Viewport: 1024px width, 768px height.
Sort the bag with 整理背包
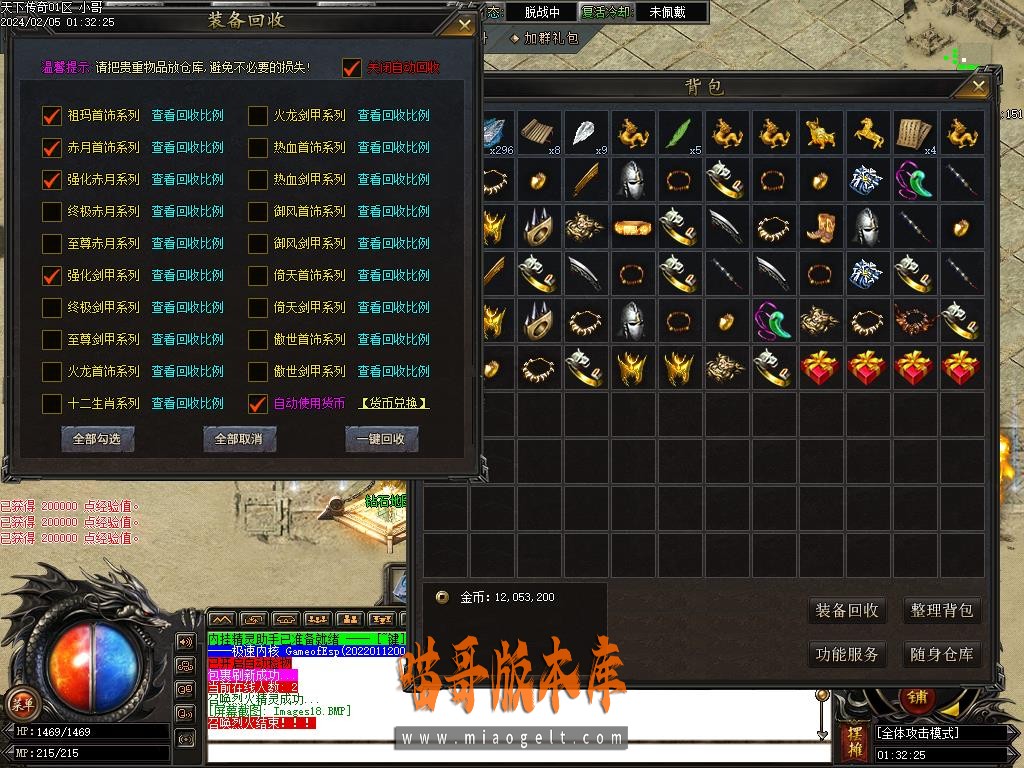pos(941,610)
